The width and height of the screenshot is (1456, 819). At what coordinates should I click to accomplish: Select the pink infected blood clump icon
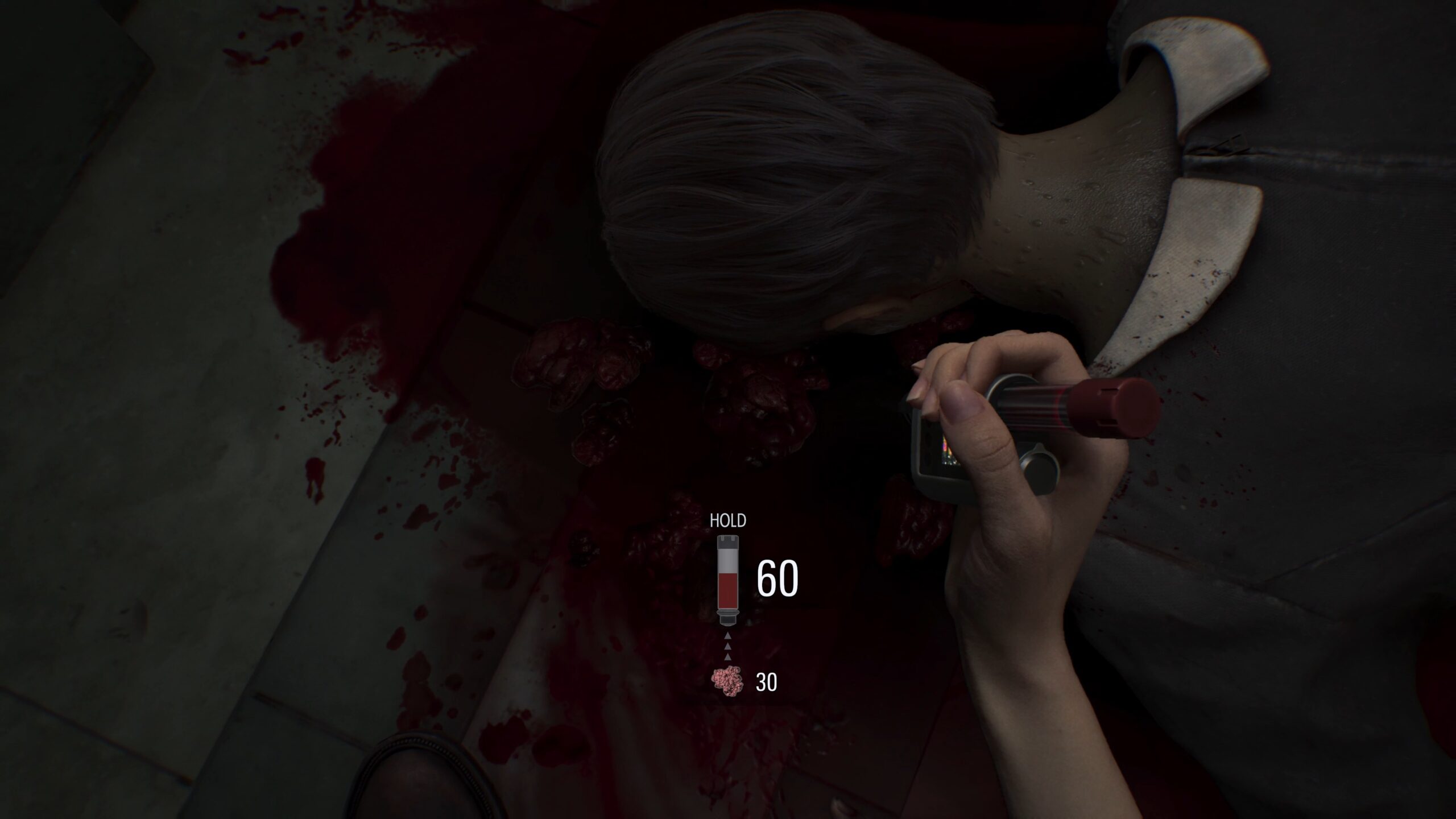coord(727,681)
